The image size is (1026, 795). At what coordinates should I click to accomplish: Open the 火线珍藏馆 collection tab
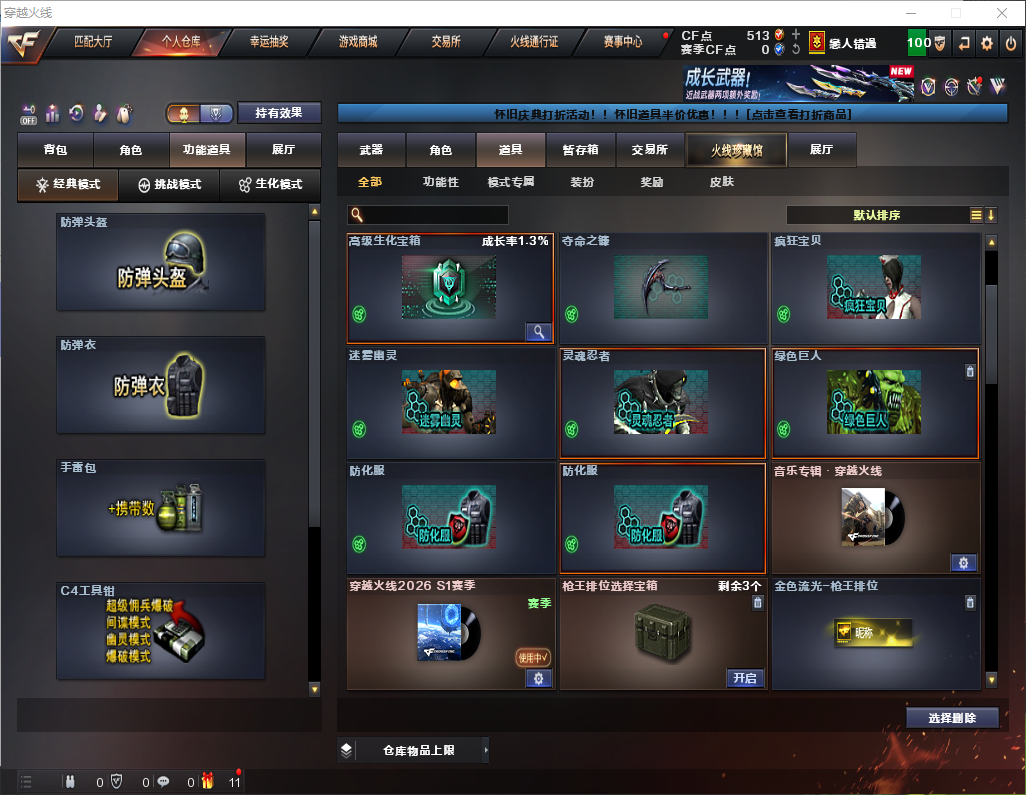[736, 150]
